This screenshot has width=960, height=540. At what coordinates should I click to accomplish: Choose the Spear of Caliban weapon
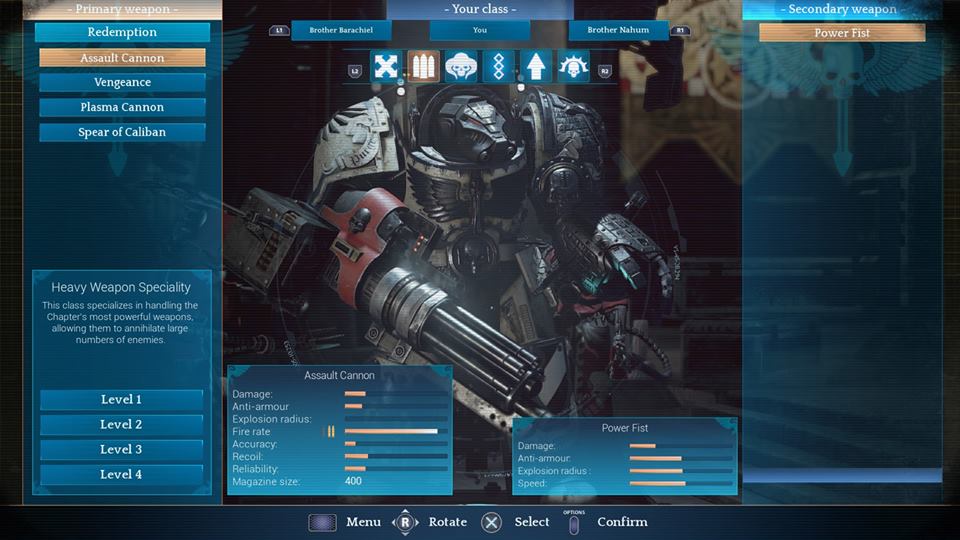[x=122, y=132]
